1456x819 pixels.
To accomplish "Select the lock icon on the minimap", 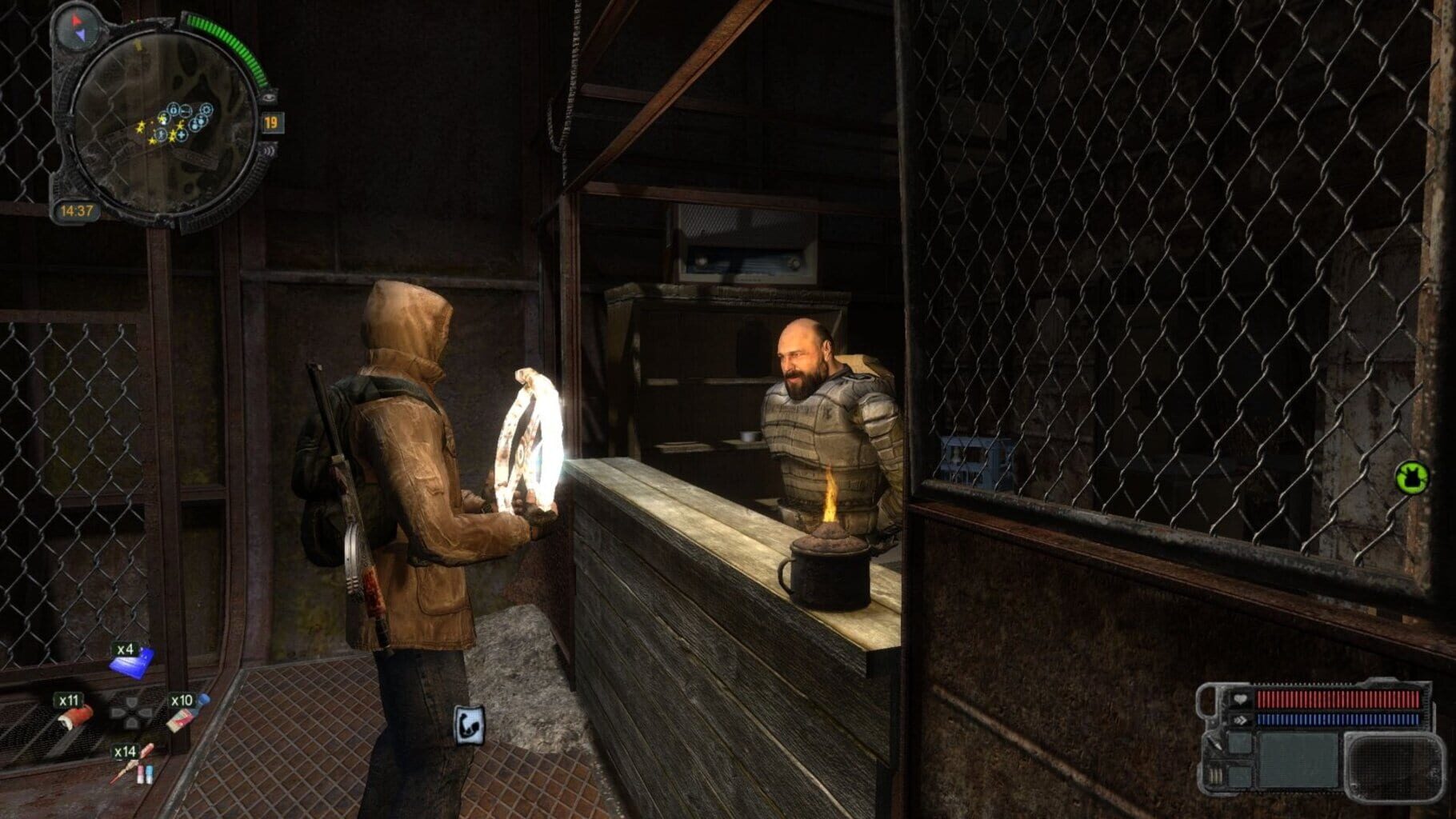I will [x=174, y=110].
